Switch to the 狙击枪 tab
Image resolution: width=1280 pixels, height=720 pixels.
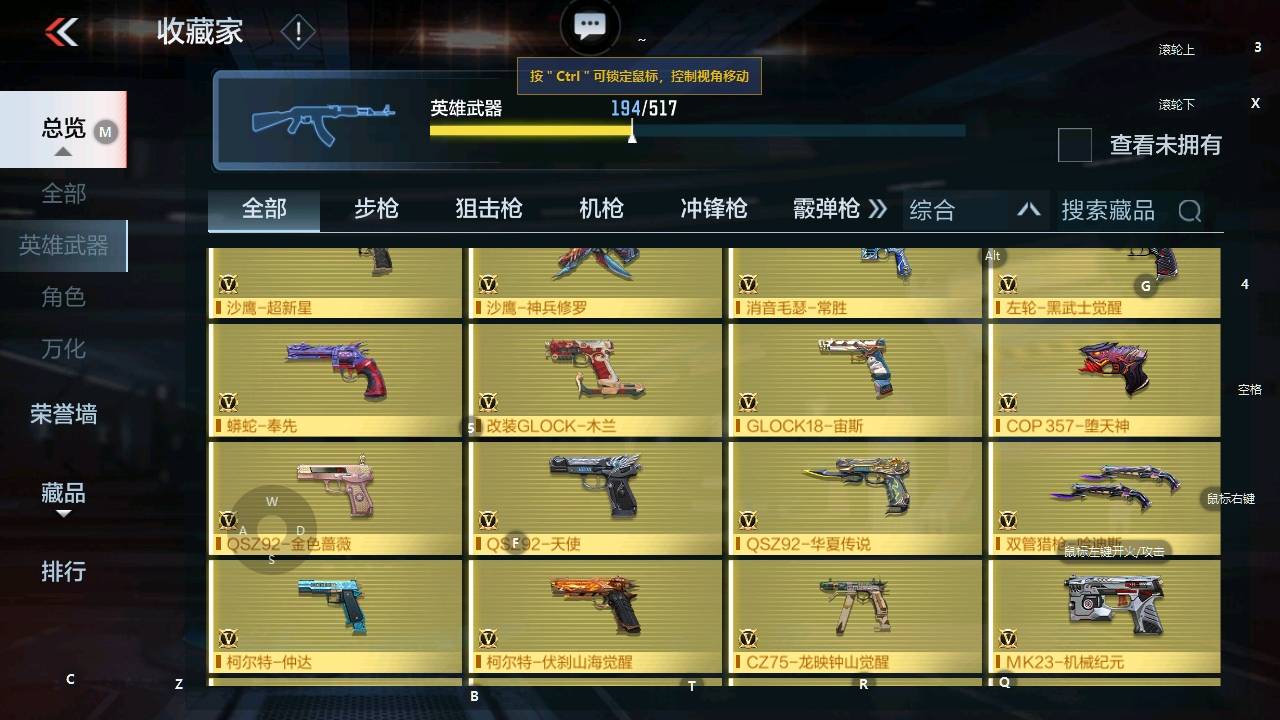click(x=487, y=209)
